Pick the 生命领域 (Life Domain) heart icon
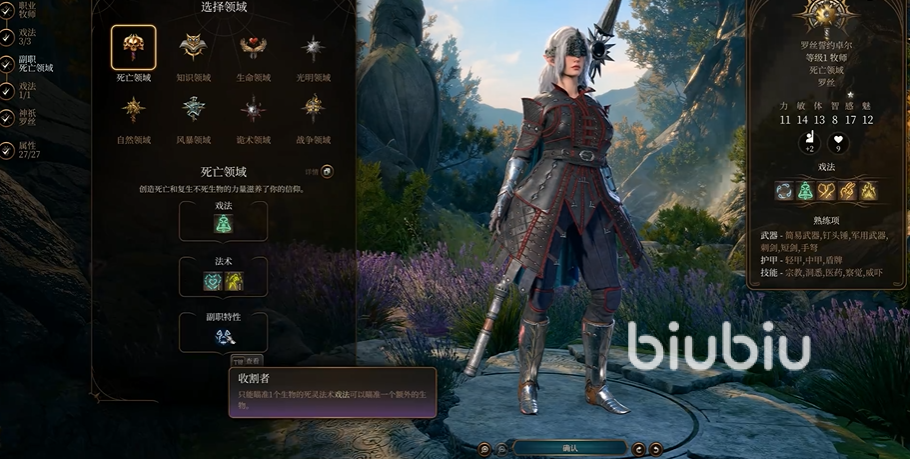This screenshot has height=459, width=910. point(254,47)
